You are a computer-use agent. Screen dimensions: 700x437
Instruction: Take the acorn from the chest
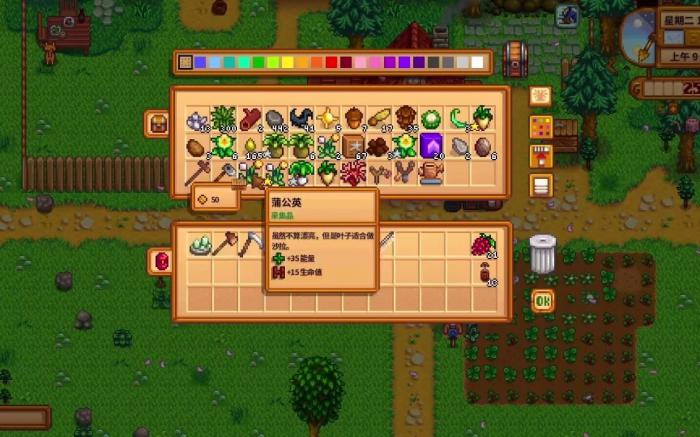point(353,119)
